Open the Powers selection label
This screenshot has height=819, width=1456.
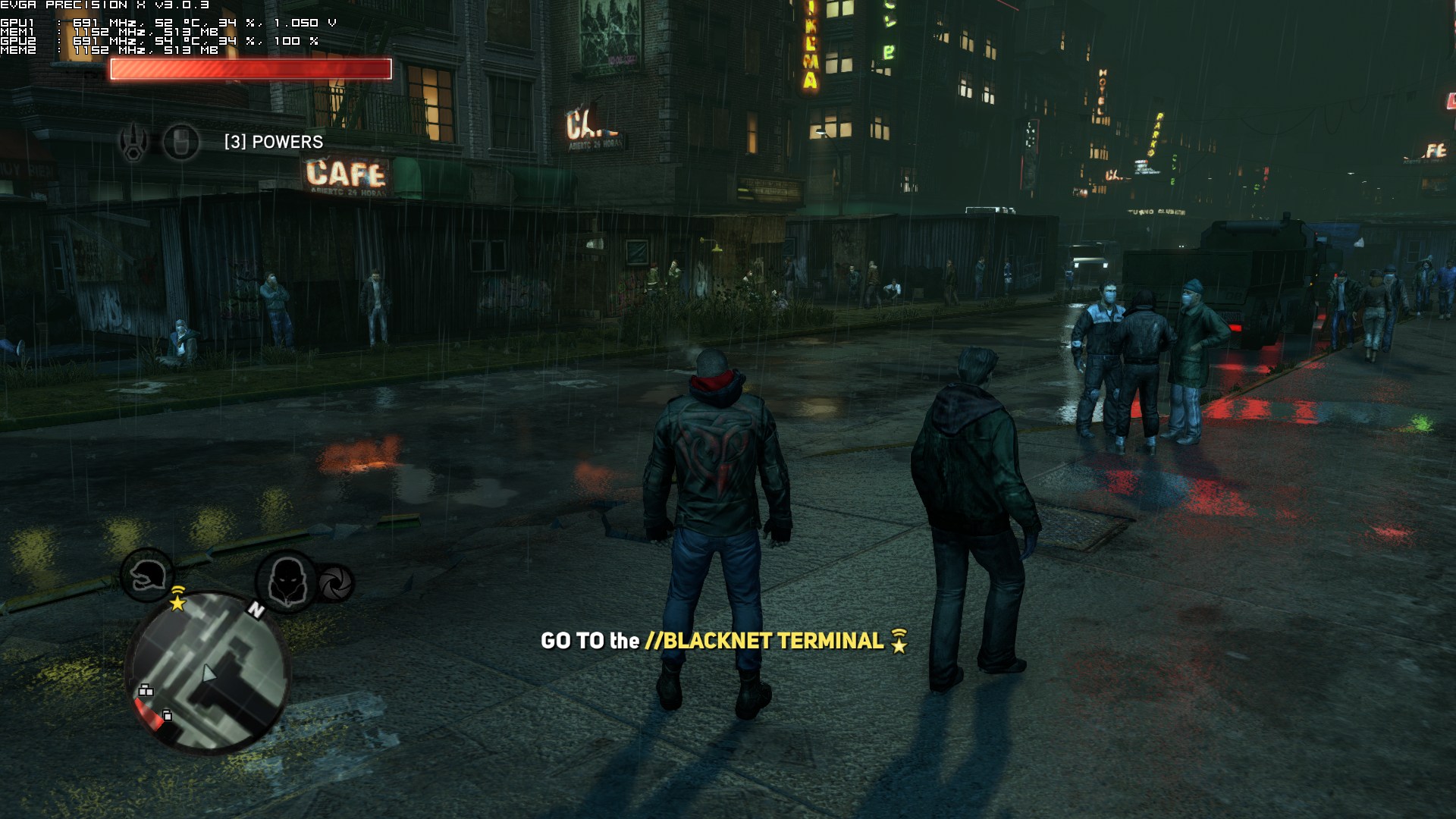click(273, 142)
